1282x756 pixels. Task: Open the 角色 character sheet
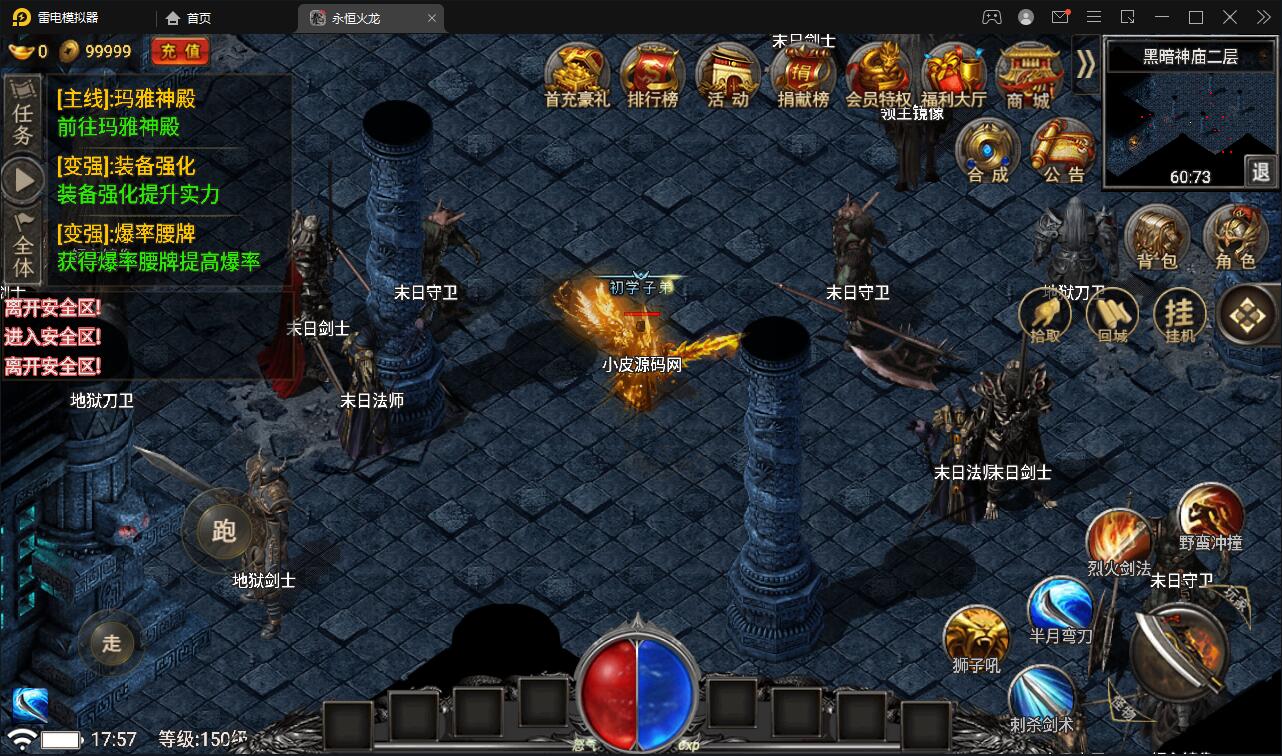click(x=1235, y=238)
